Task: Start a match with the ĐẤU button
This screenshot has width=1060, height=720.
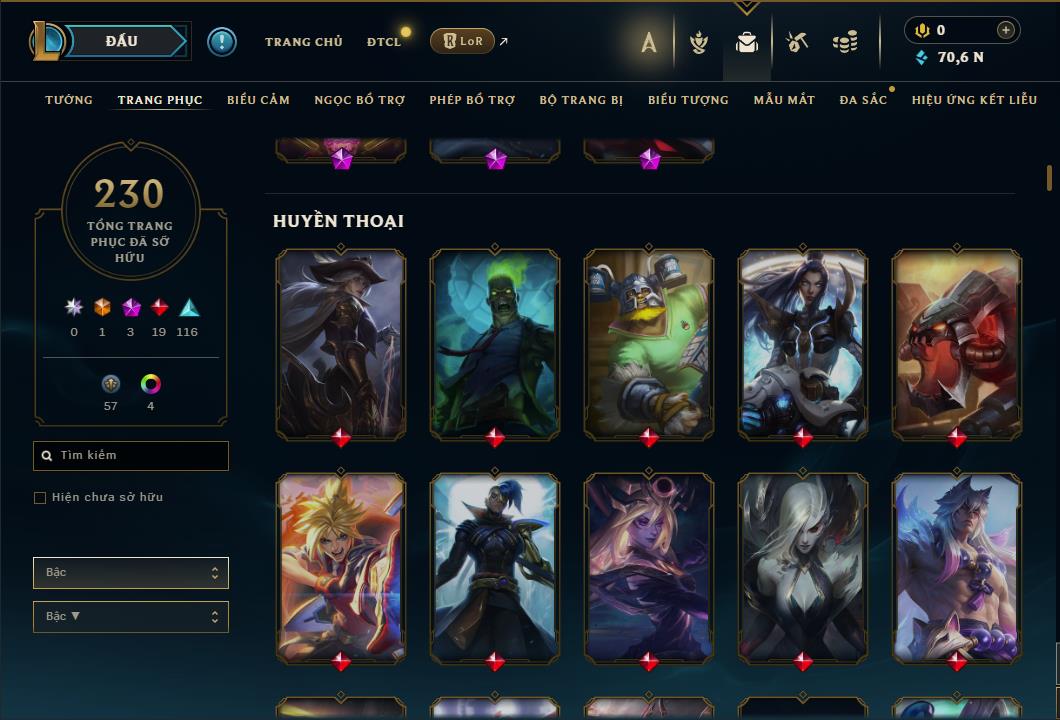Action: pyautogui.click(x=120, y=41)
